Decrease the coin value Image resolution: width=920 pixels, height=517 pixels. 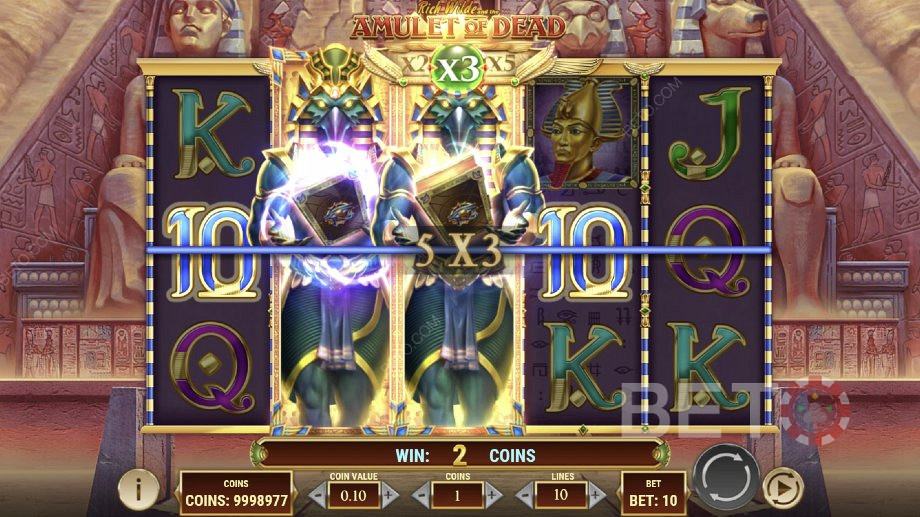point(317,494)
